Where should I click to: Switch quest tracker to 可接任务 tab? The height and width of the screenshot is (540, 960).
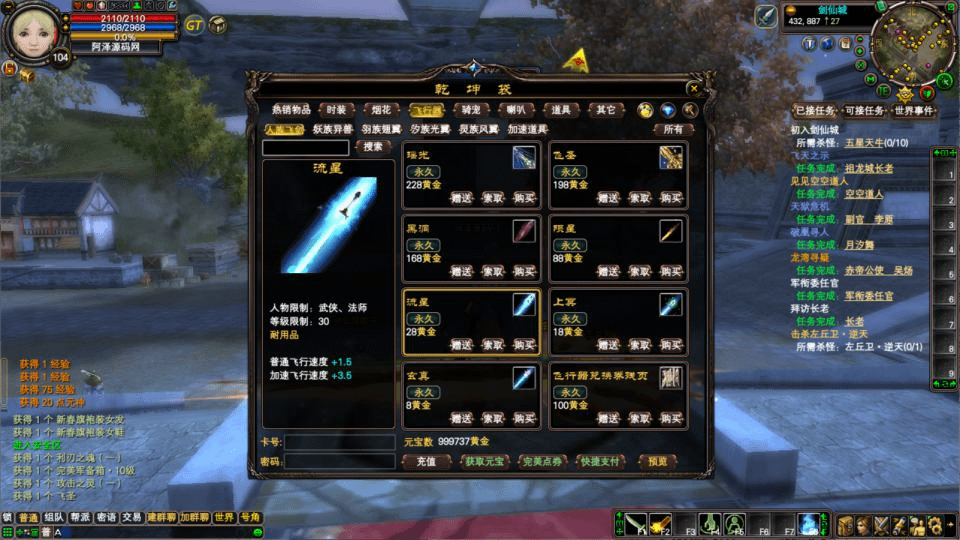(x=864, y=111)
